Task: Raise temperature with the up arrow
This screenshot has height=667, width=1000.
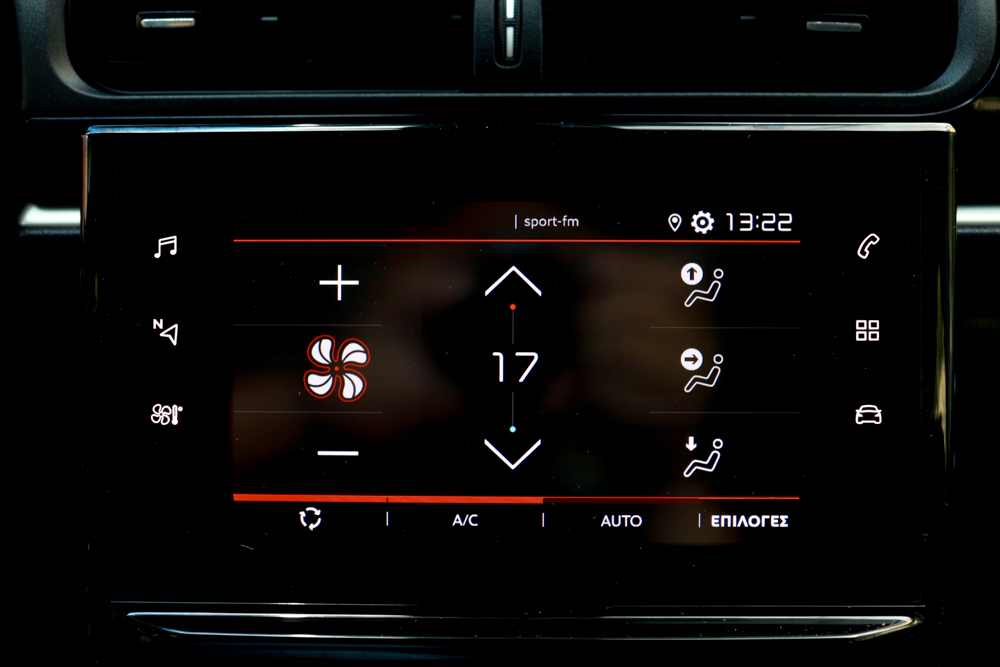Action: click(512, 282)
